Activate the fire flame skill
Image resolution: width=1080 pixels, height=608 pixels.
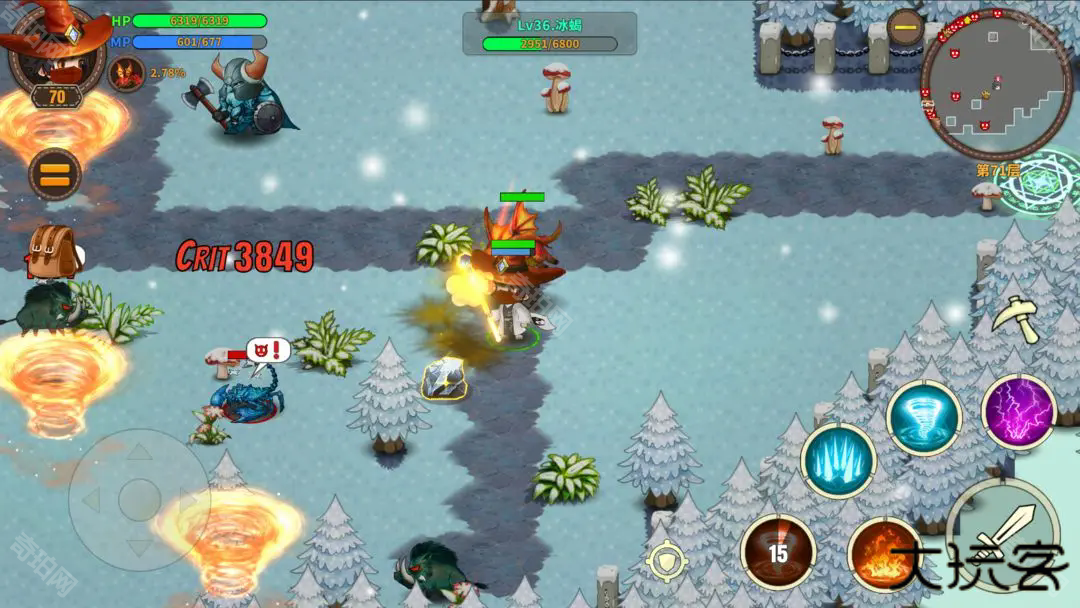(x=884, y=555)
